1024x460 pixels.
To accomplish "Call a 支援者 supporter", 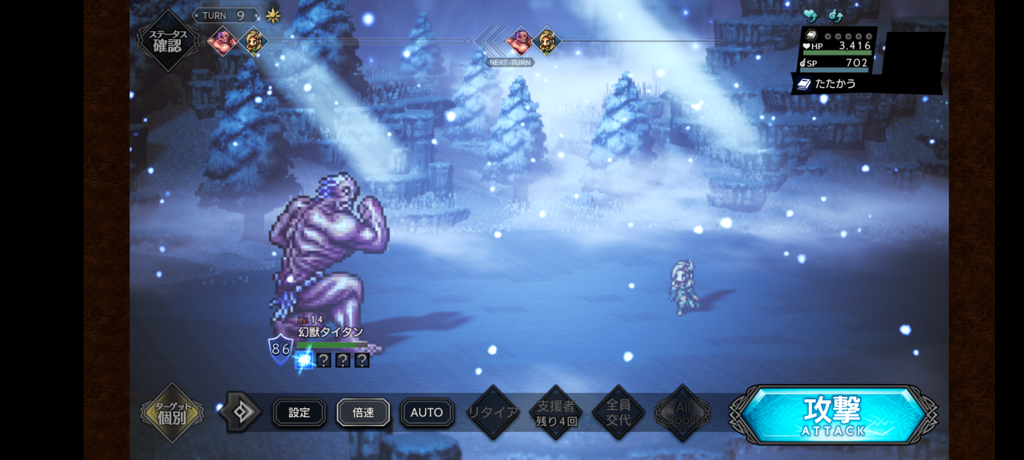I will pos(556,412).
